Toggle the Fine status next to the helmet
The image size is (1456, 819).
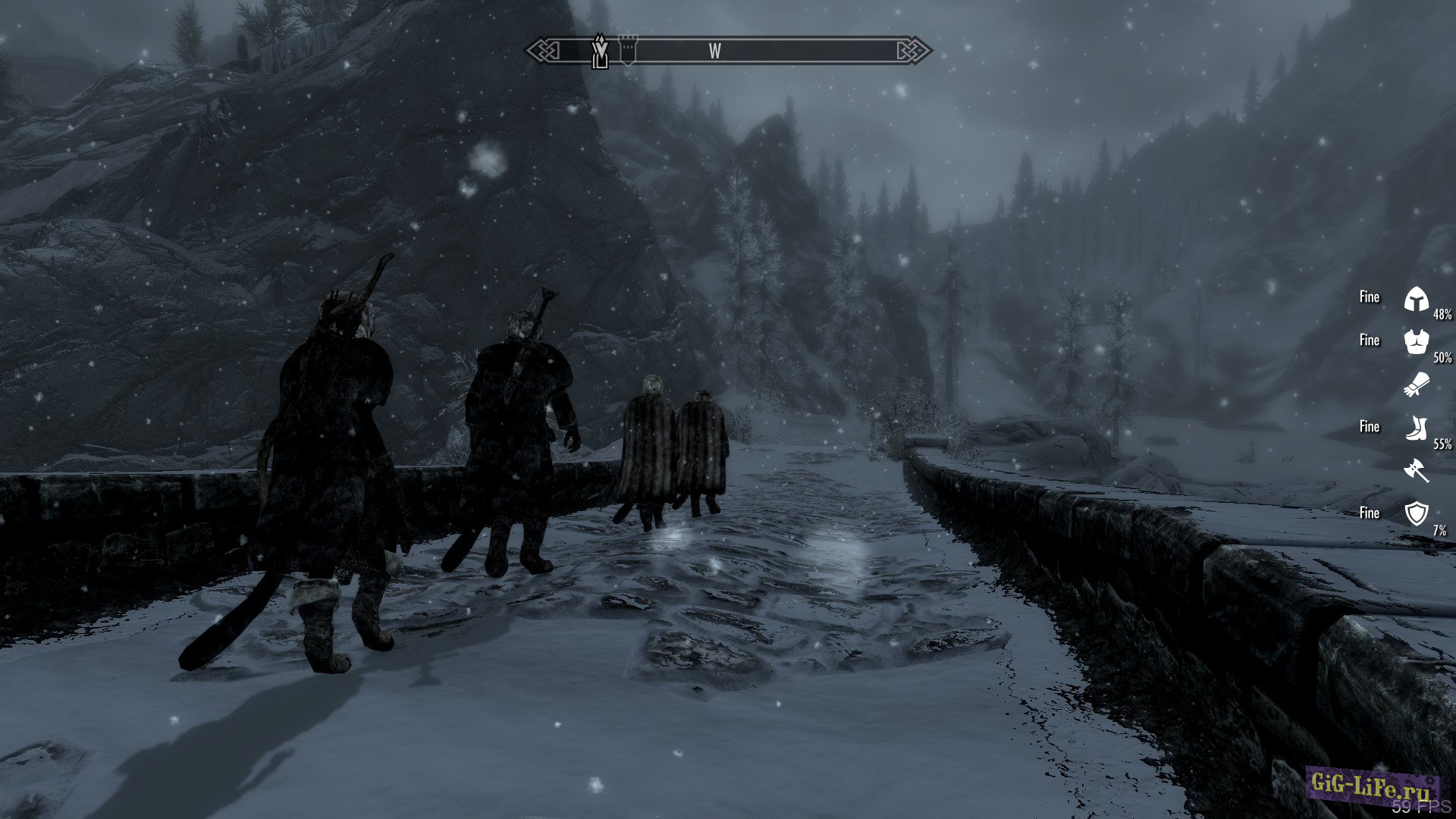[1370, 297]
